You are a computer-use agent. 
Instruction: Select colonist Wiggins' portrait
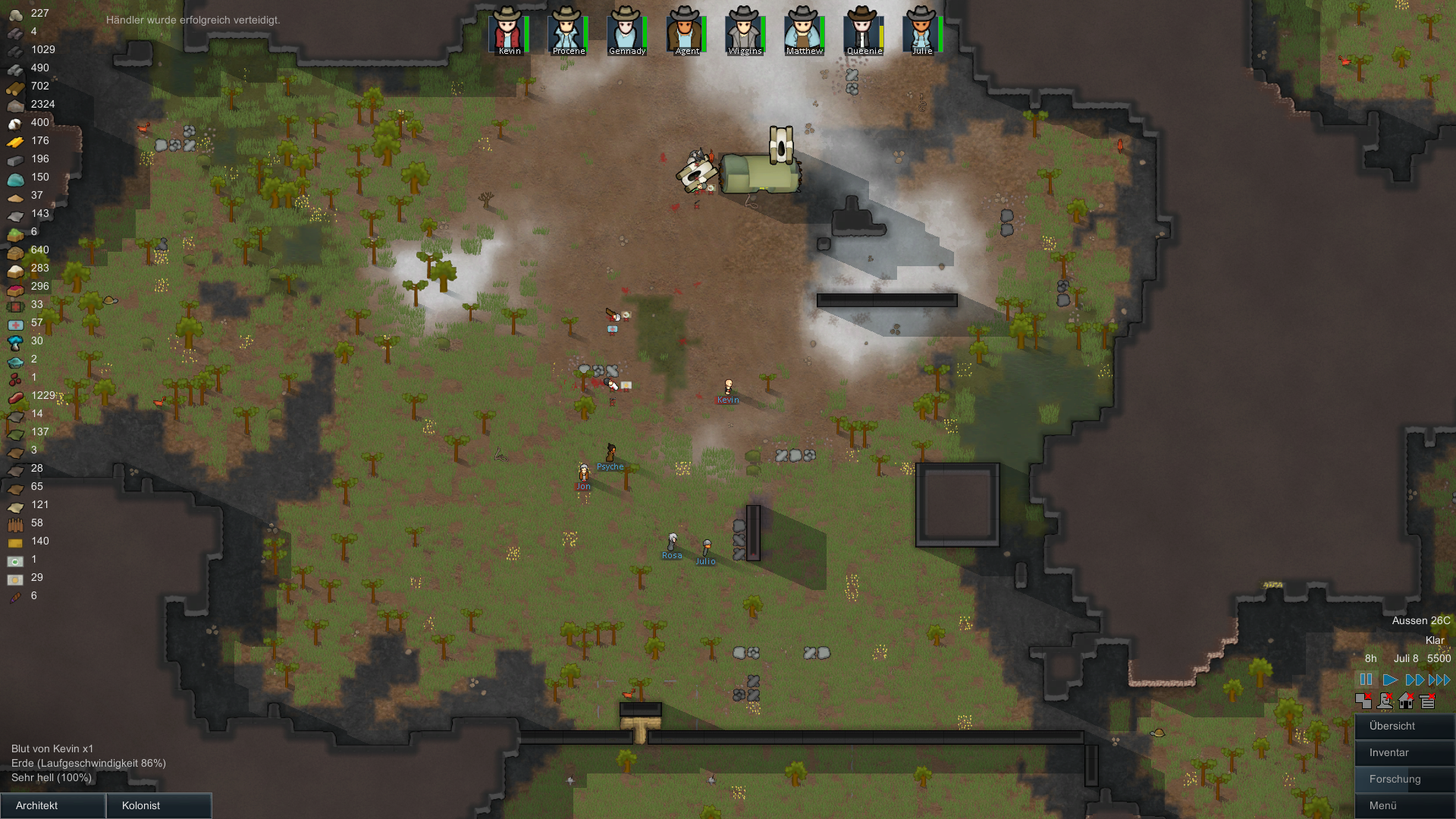[743, 30]
